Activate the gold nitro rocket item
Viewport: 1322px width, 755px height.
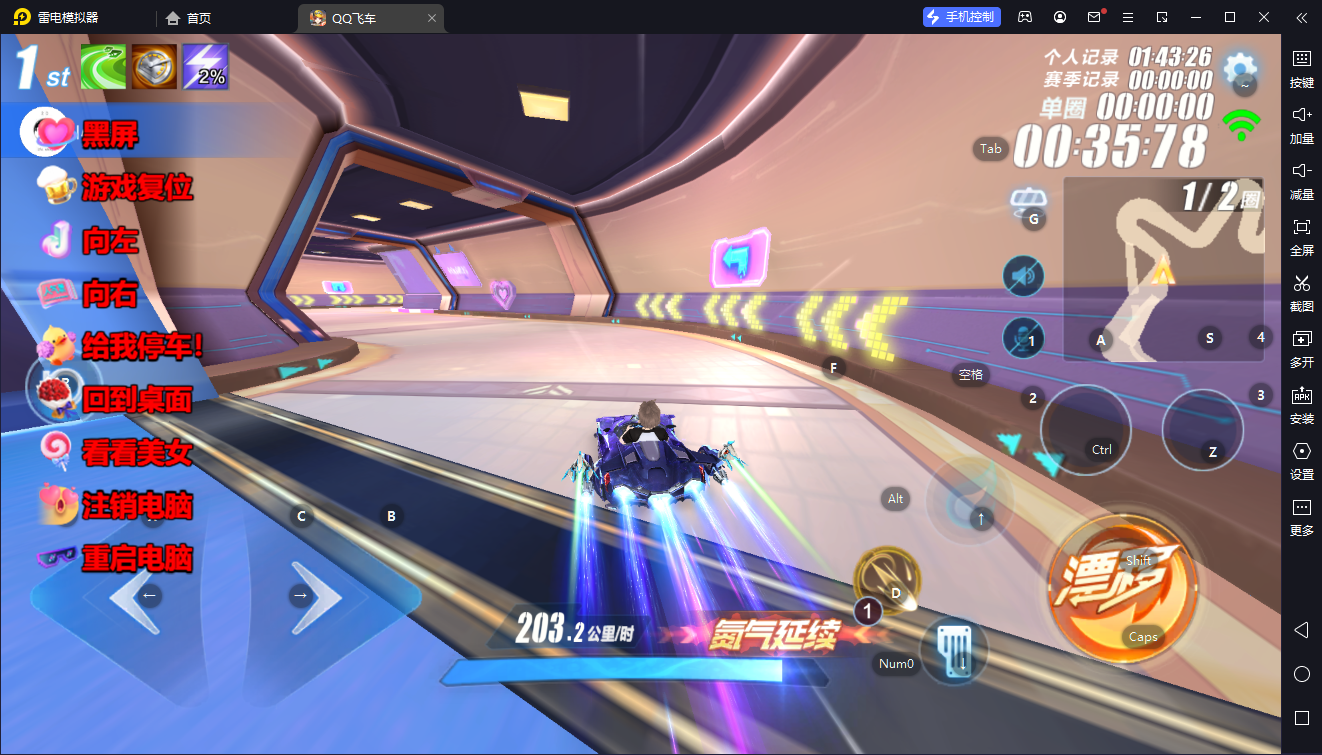pyautogui.click(x=887, y=579)
